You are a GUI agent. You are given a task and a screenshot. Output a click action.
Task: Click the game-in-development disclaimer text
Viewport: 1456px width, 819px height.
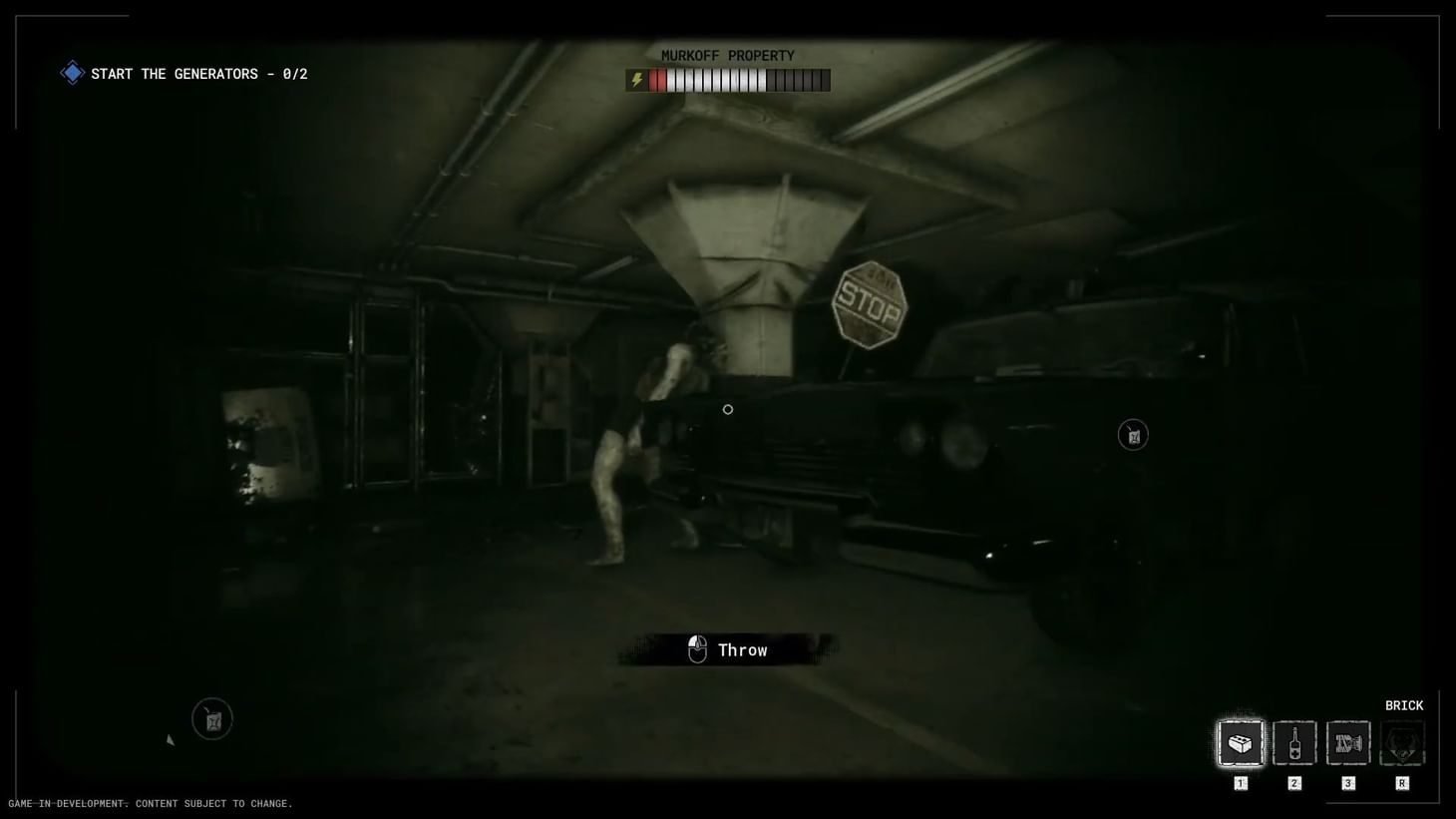(148, 803)
